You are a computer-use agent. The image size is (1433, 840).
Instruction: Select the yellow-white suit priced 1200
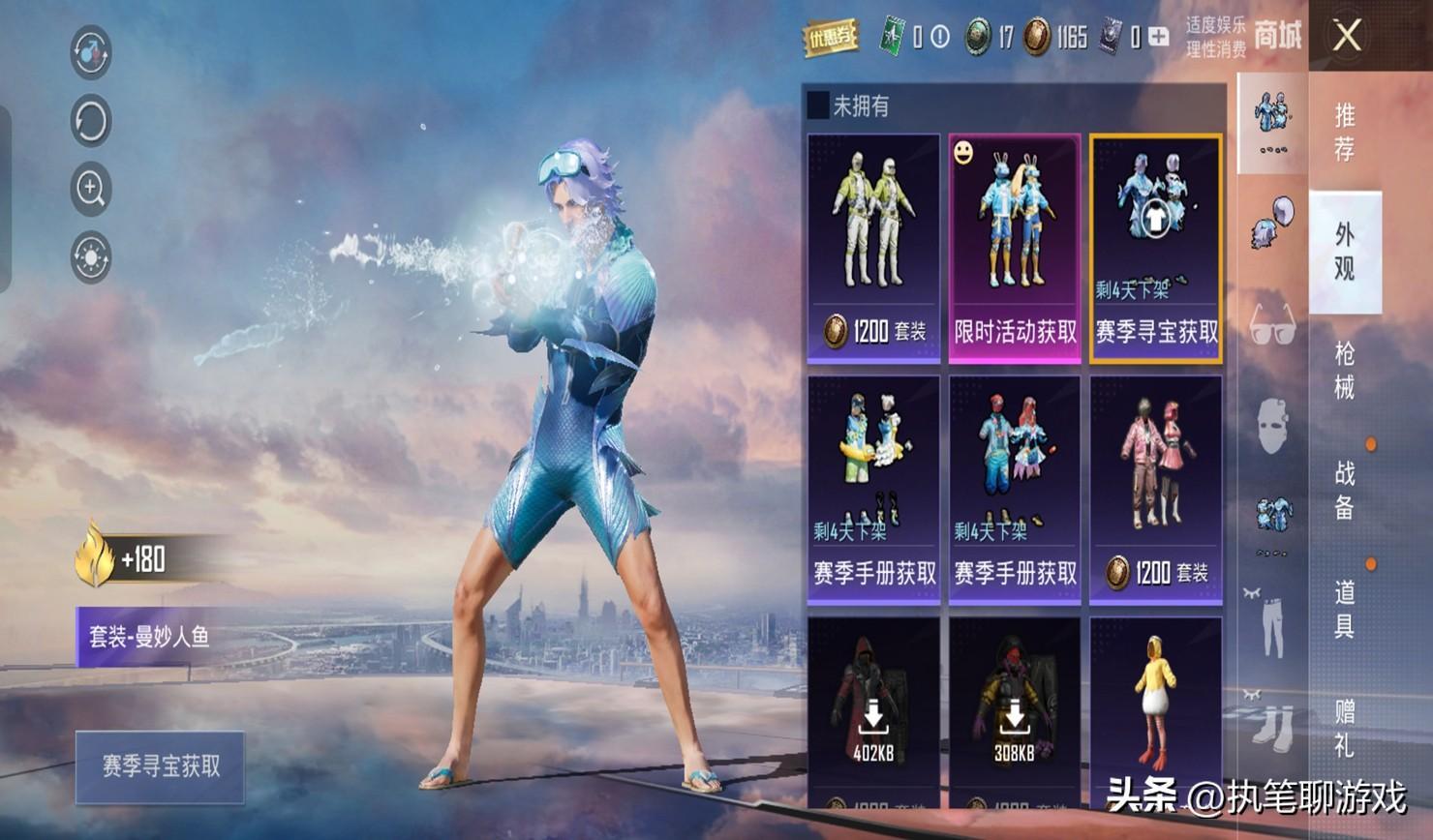click(873, 249)
